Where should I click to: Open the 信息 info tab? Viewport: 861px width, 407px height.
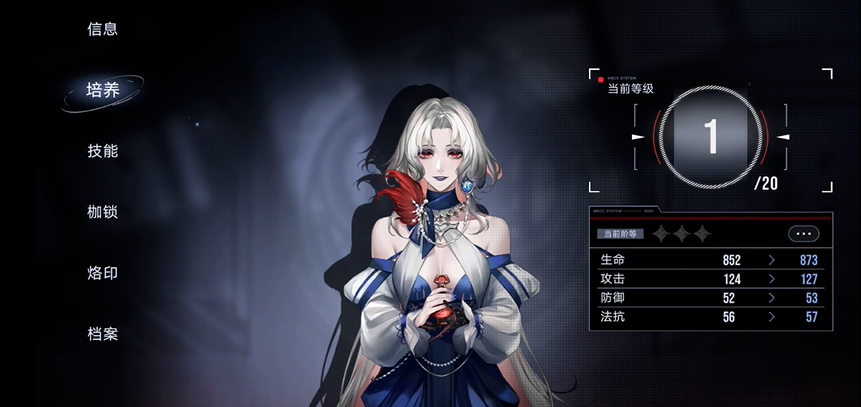coord(103,29)
